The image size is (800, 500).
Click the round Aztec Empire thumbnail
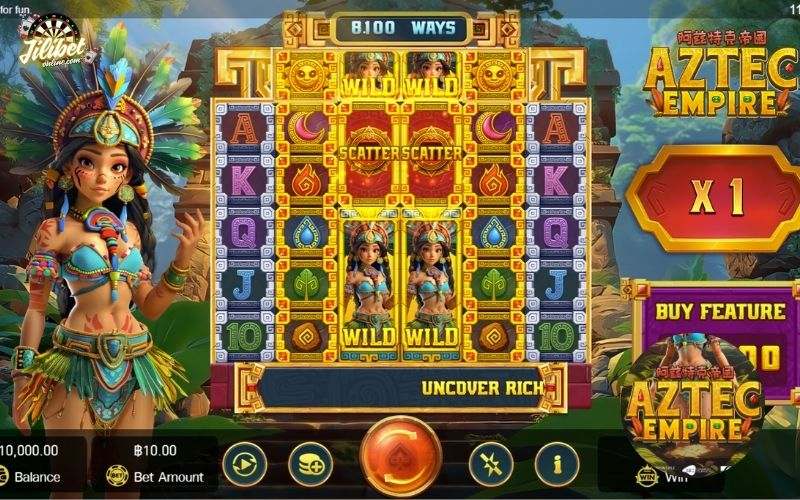click(x=688, y=405)
